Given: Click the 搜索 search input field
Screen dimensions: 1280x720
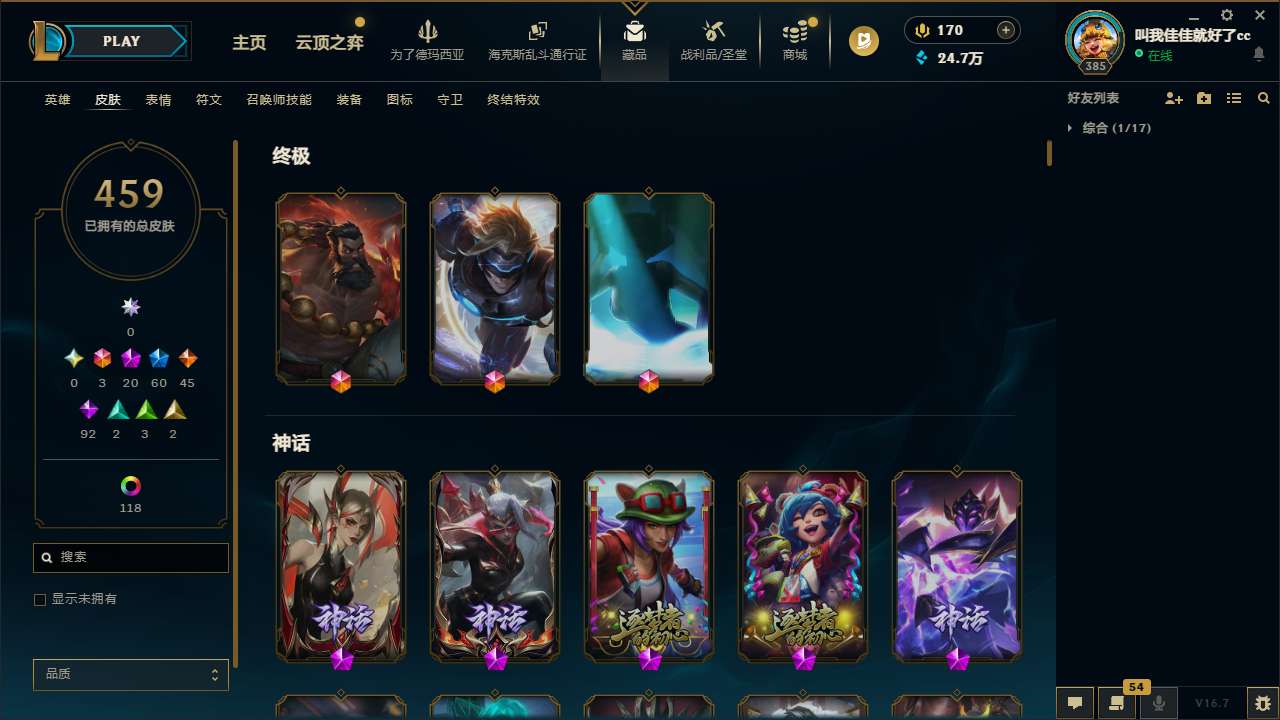Looking at the screenshot, I should click(x=130, y=557).
